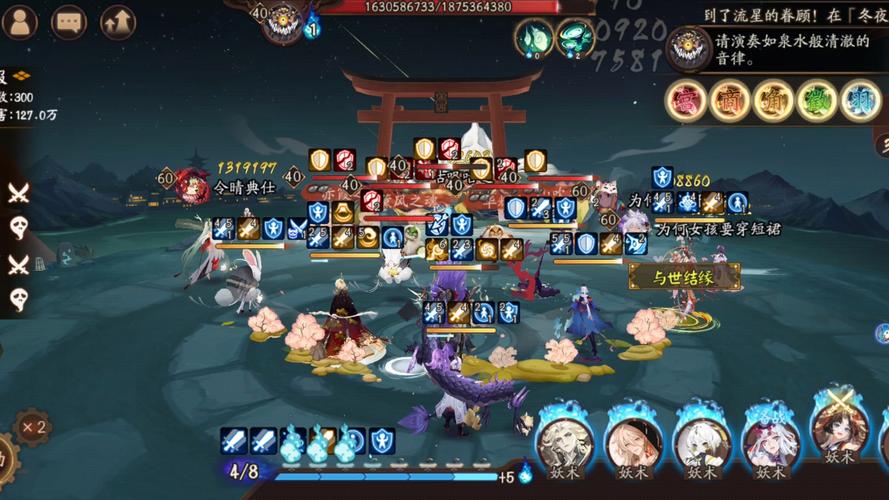The height and width of the screenshot is (500, 889).
Task: Tap the 与世结缘 banner
Action: (684, 277)
